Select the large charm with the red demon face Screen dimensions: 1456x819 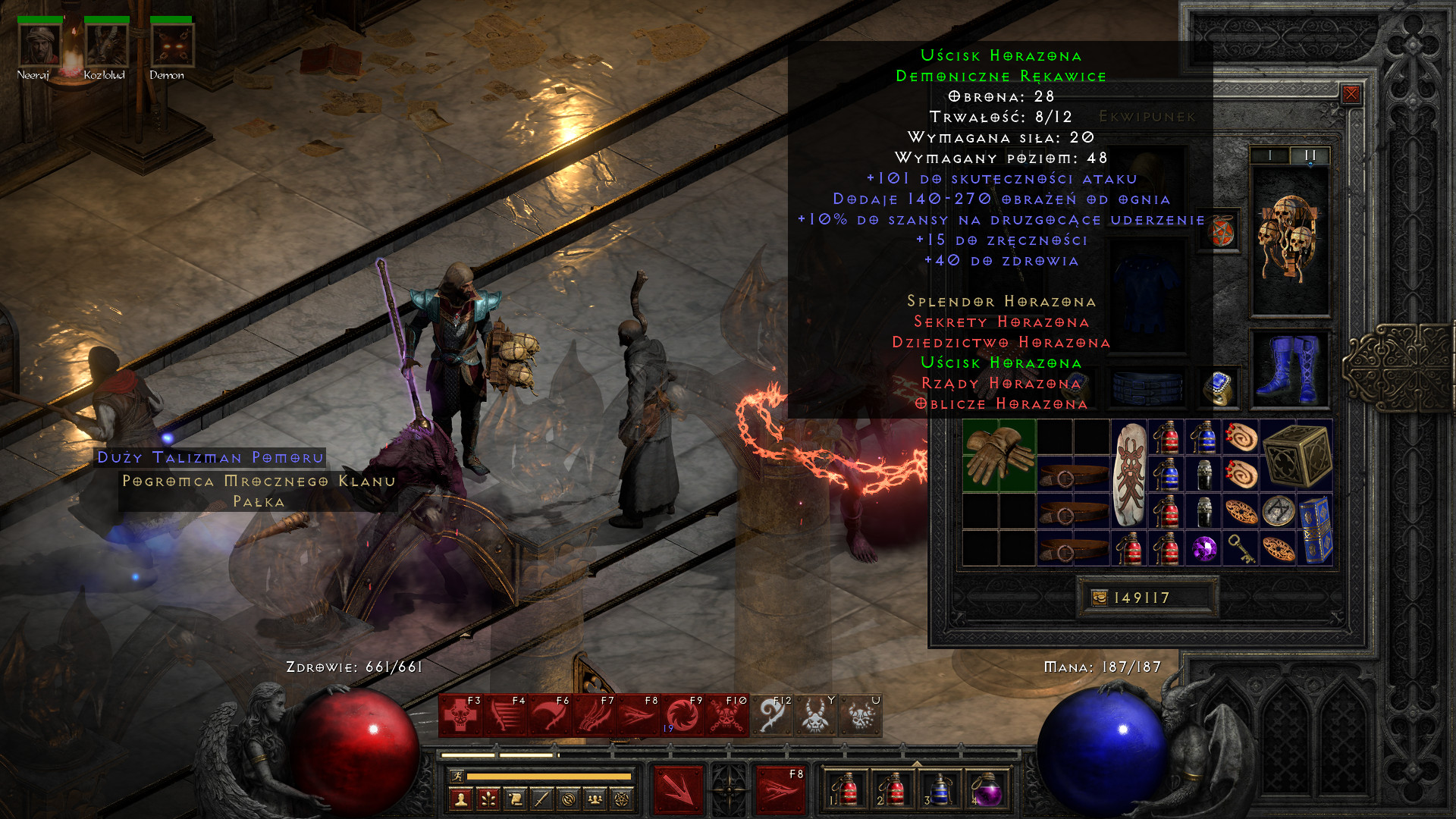click(x=1129, y=474)
